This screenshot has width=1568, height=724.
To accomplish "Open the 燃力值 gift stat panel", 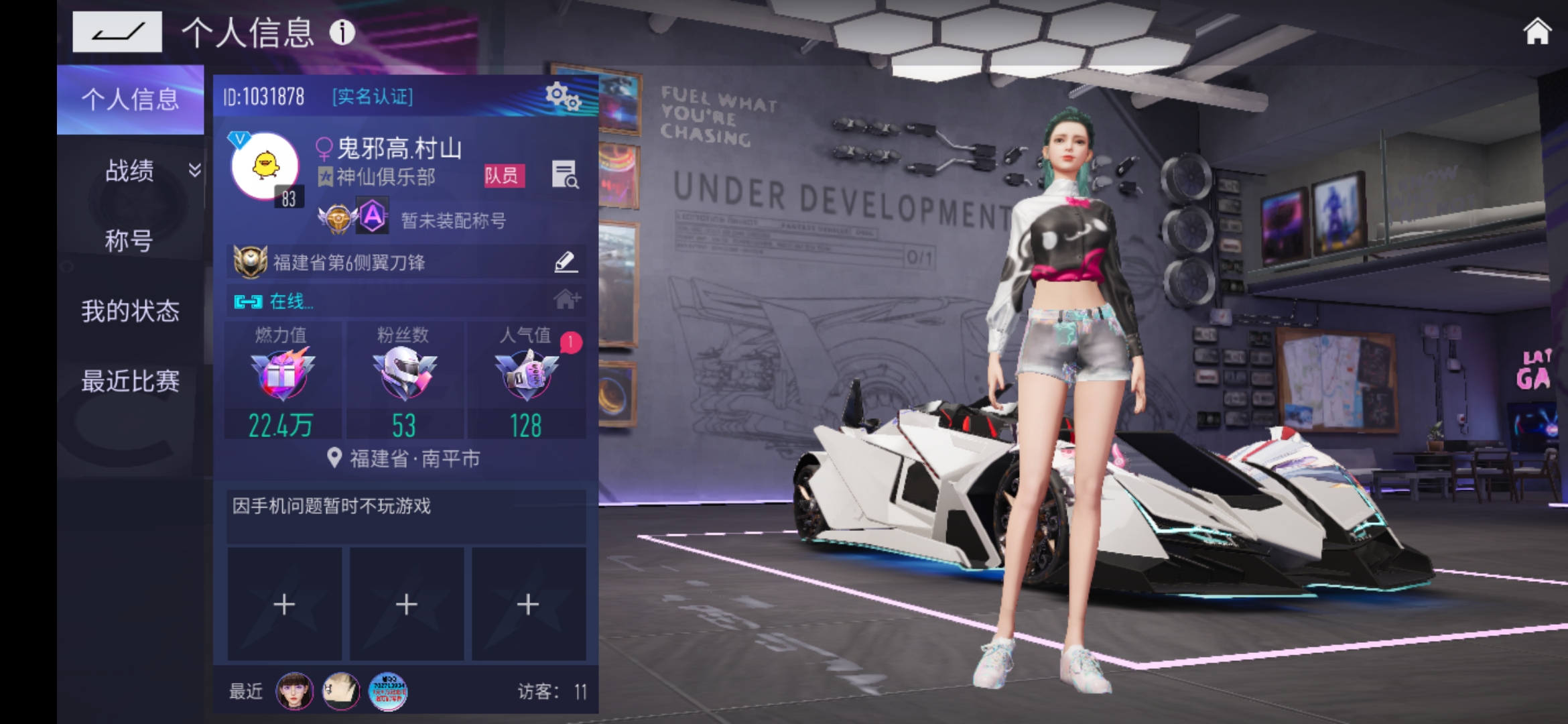I will [x=282, y=380].
